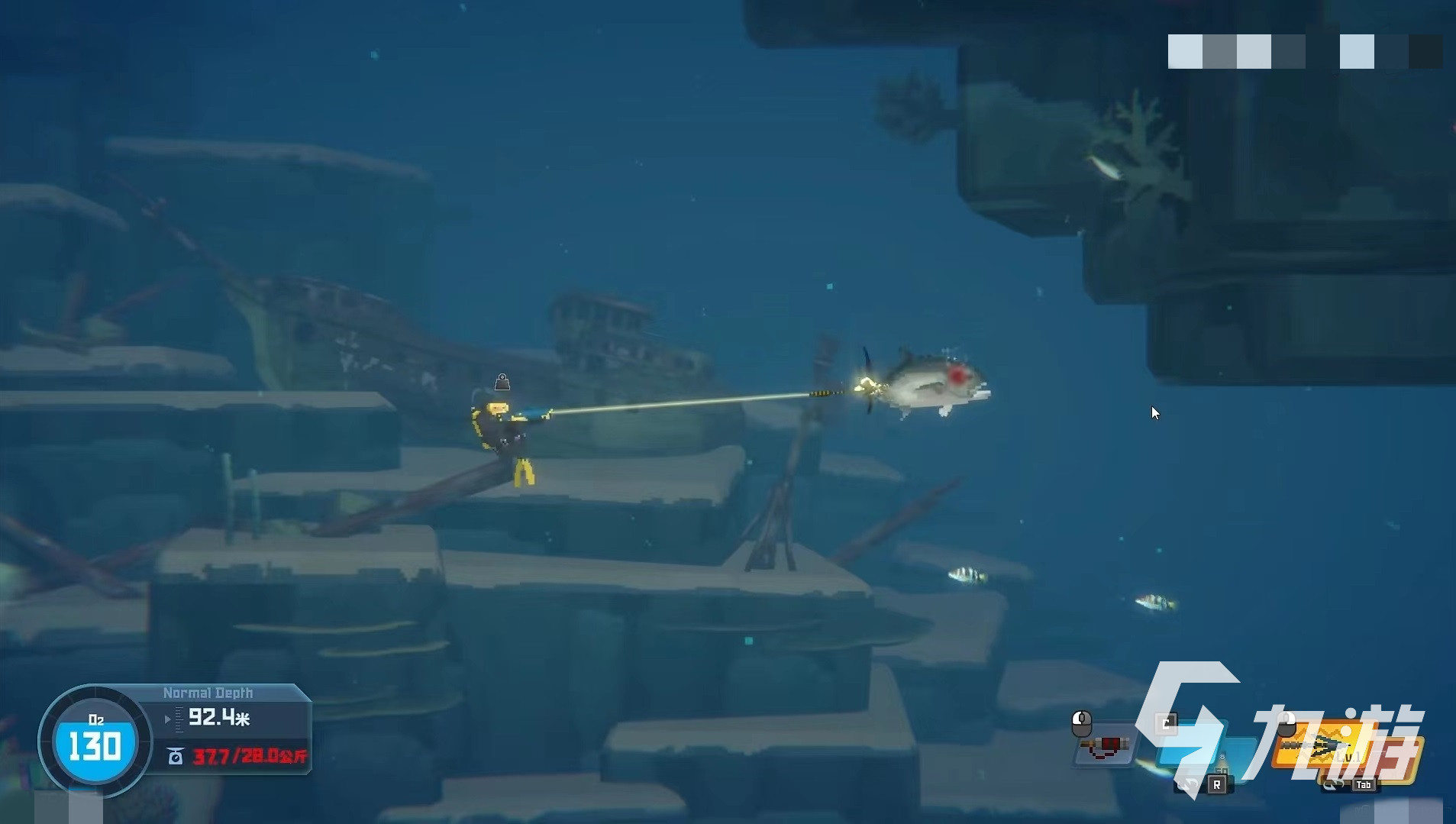Select the blue slot between gun and harpoon

coord(1191,745)
